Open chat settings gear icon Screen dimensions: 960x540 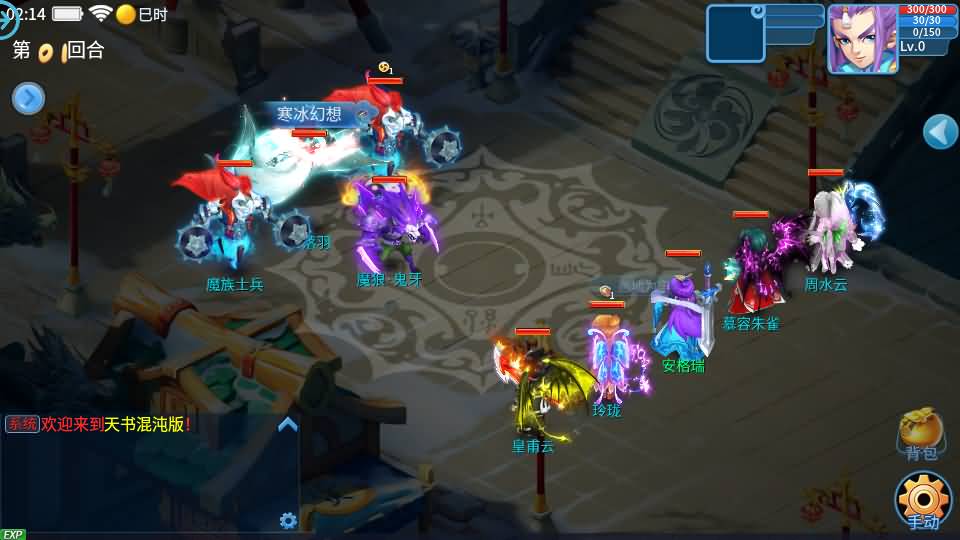tap(288, 520)
